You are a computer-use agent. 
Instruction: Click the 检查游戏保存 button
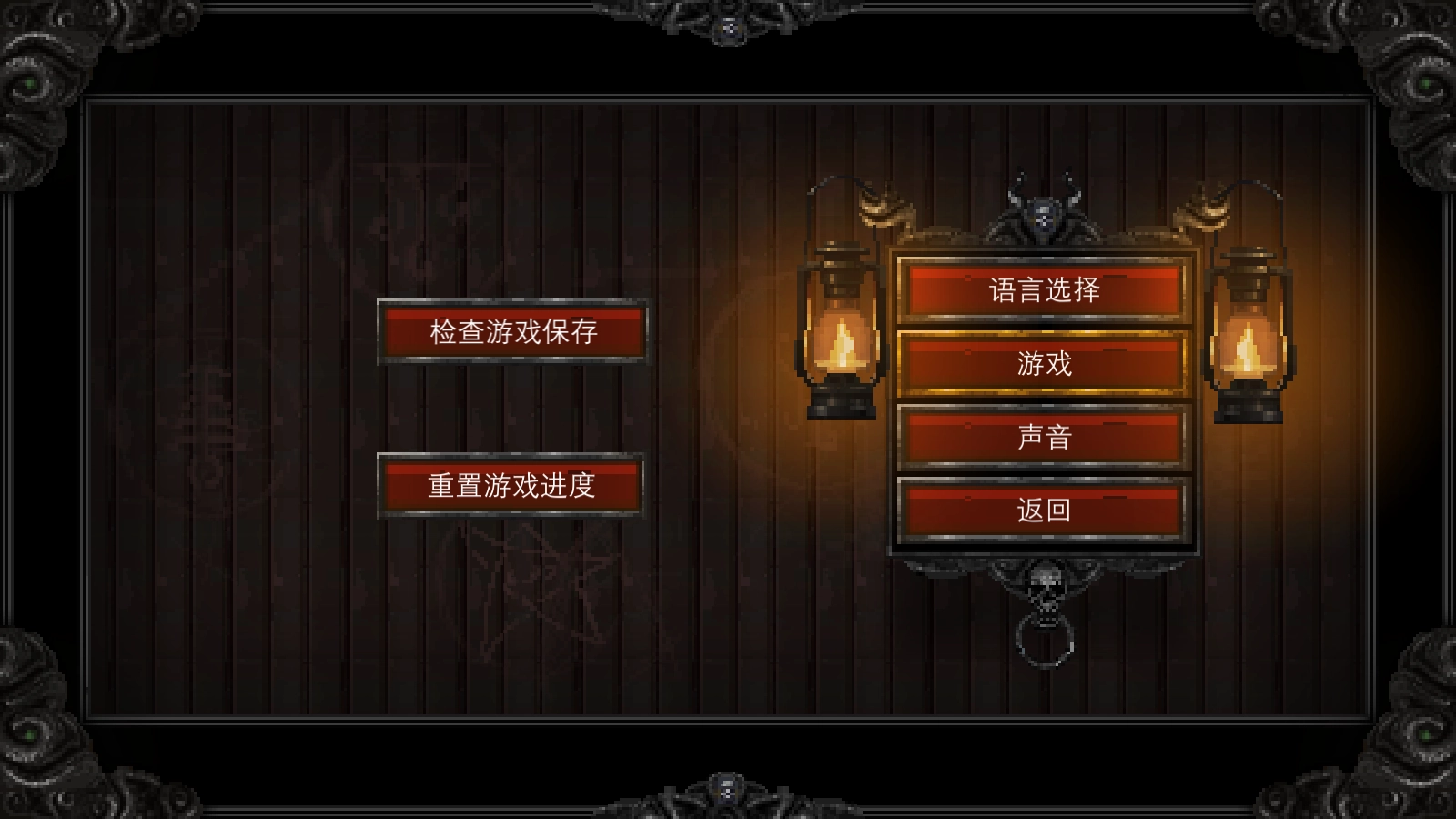click(512, 332)
